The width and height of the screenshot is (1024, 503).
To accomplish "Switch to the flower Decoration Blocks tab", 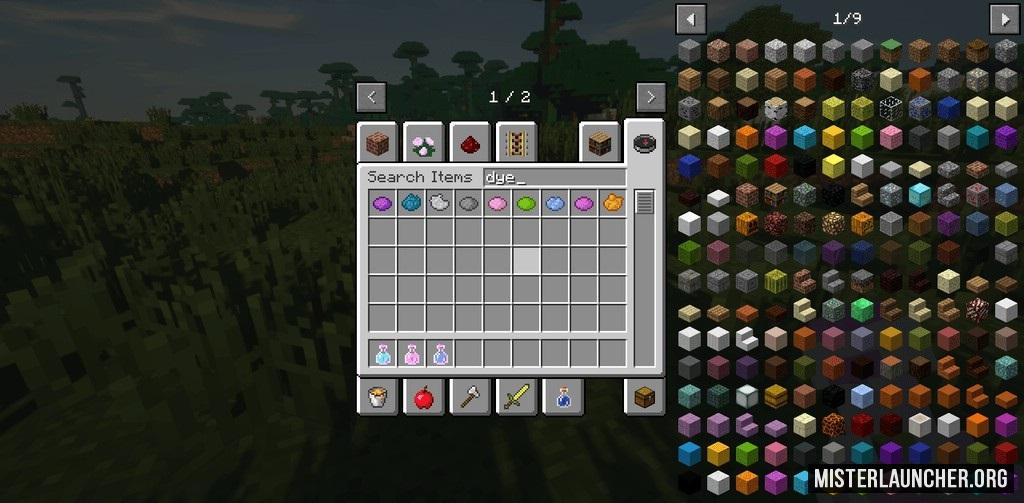I will [x=424, y=144].
